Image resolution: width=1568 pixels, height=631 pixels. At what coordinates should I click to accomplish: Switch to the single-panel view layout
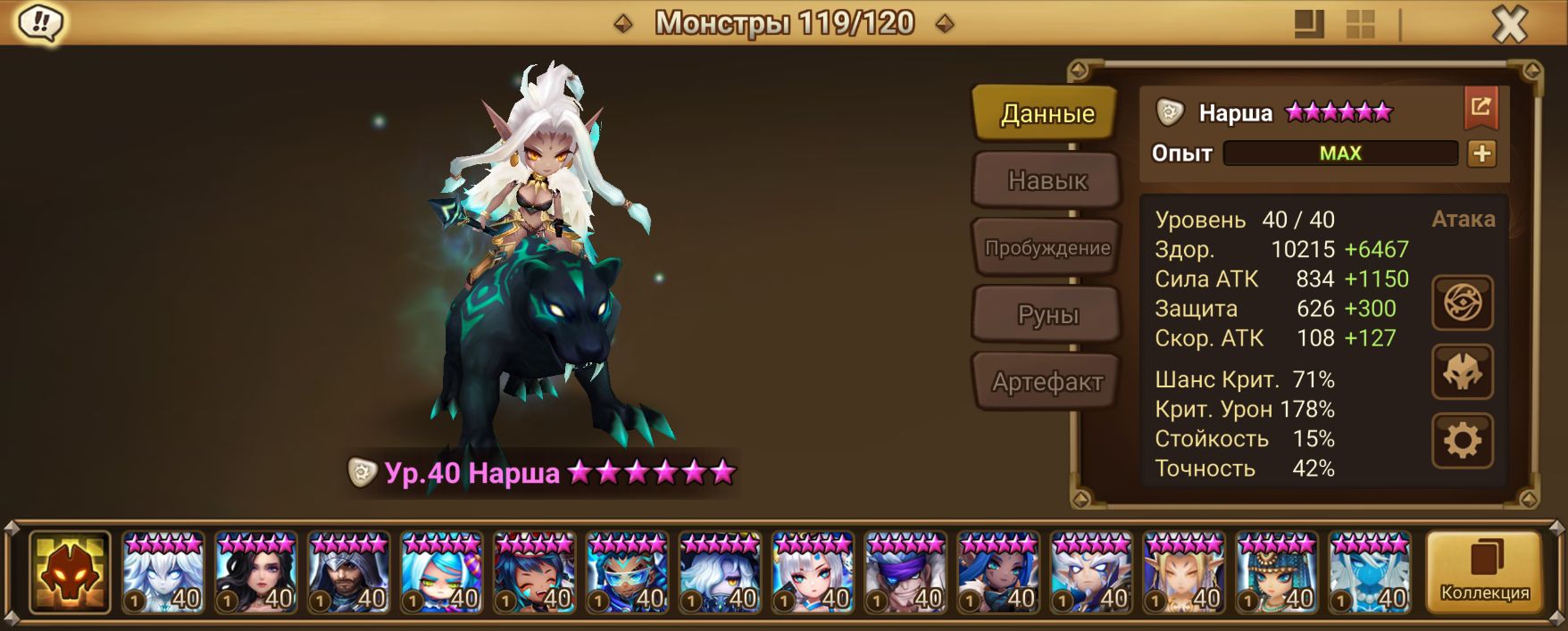click(x=1309, y=24)
